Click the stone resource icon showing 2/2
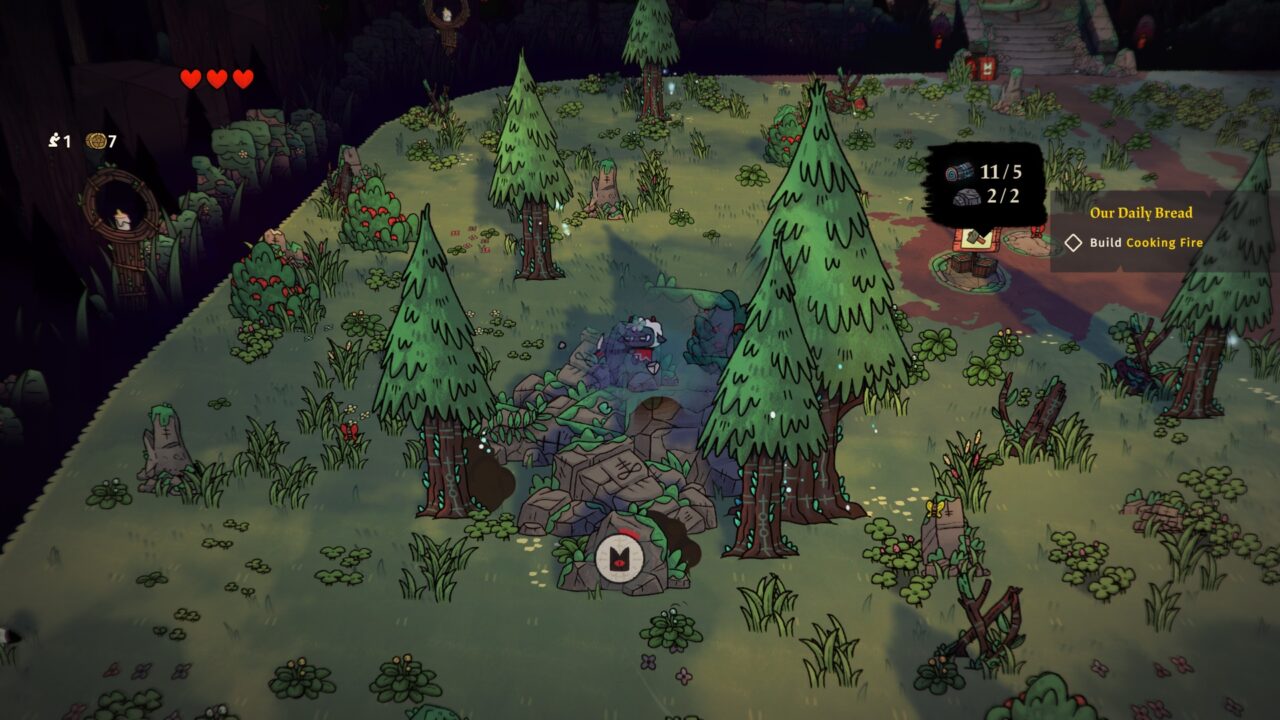1280x720 pixels. point(968,197)
